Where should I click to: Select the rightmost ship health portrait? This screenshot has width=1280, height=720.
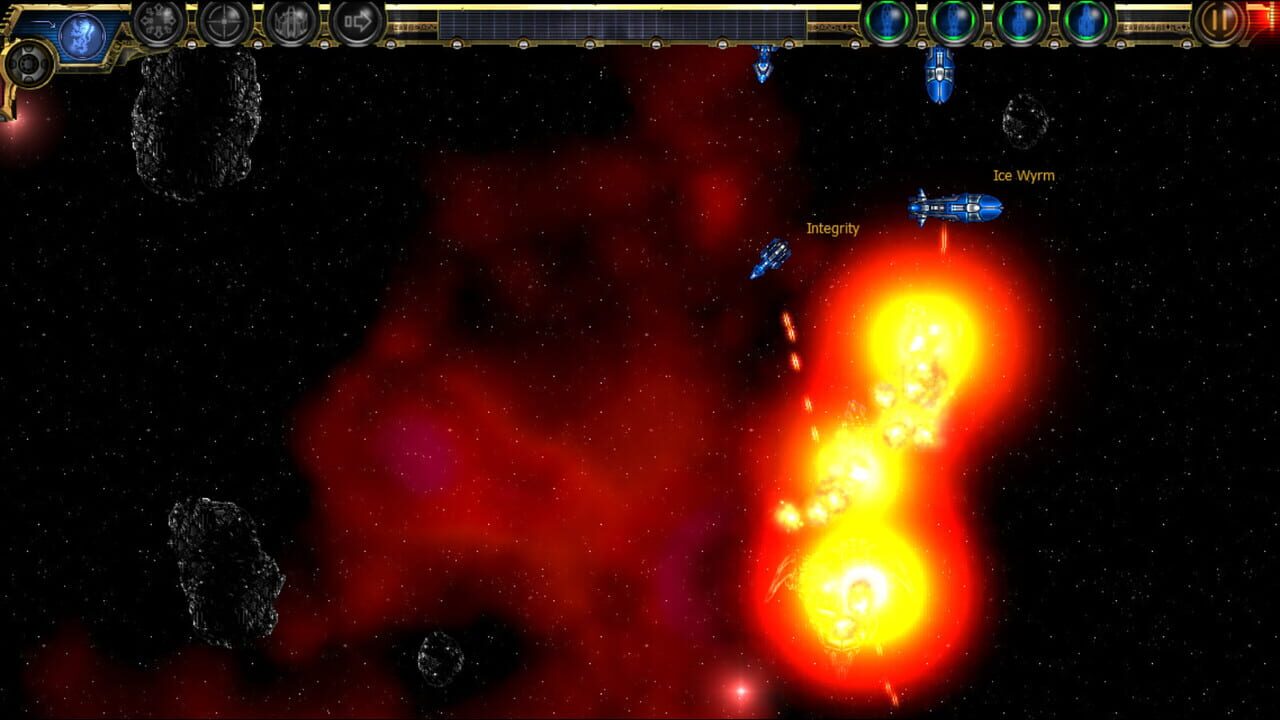[x=1090, y=22]
